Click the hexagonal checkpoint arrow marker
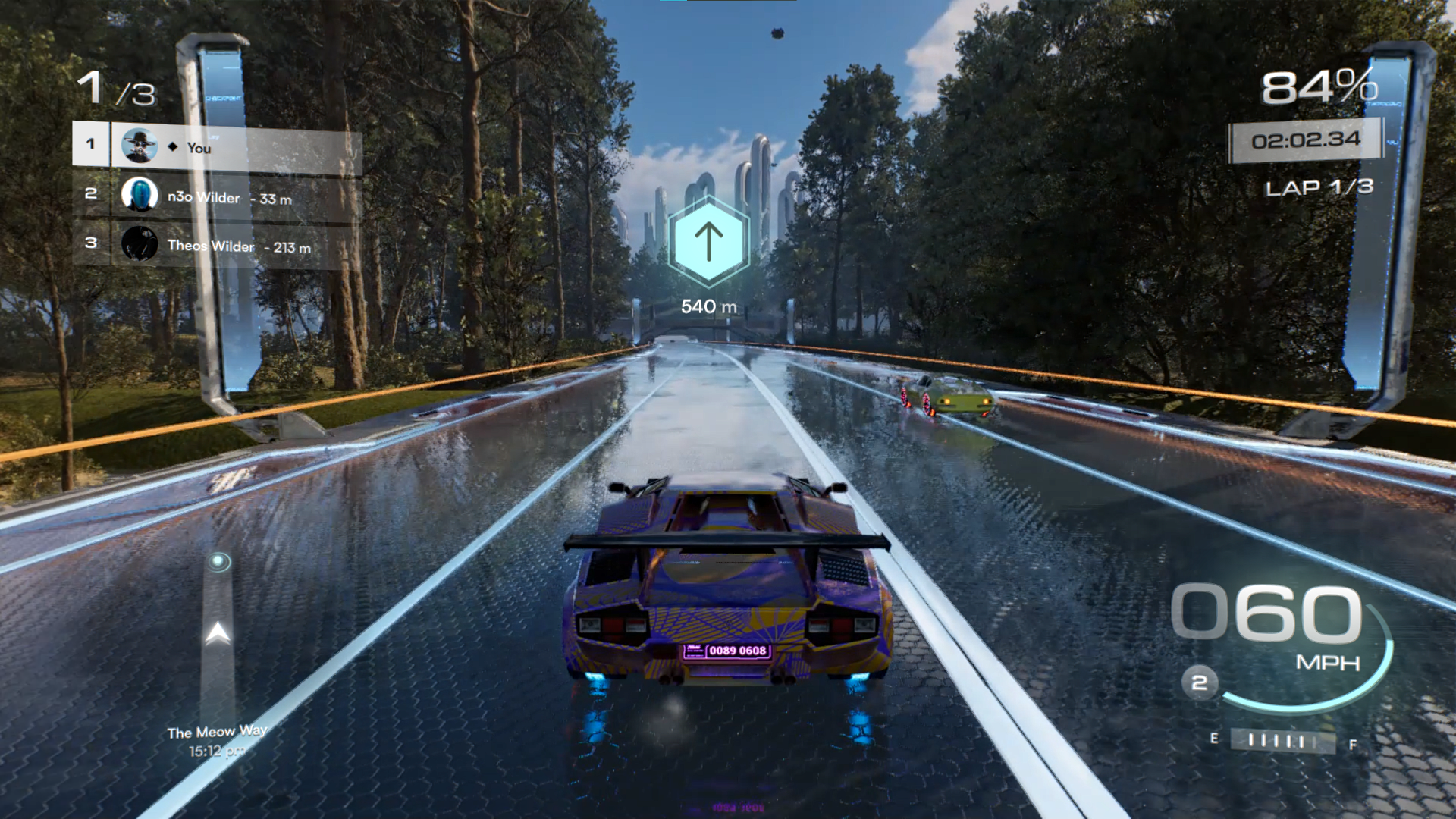 pyautogui.click(x=708, y=241)
